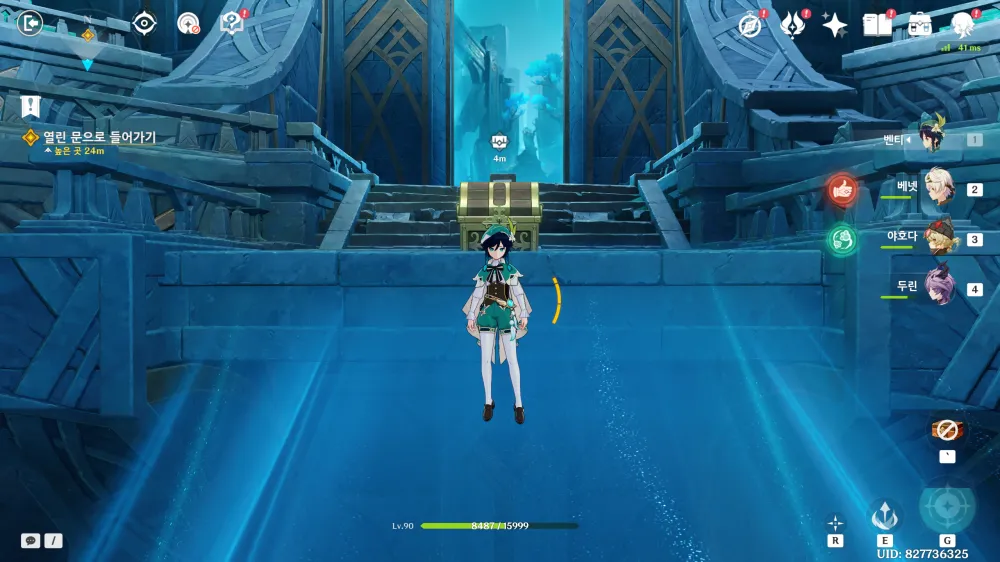
Task: Activate the elemental sight eye icon
Action: click(x=145, y=23)
